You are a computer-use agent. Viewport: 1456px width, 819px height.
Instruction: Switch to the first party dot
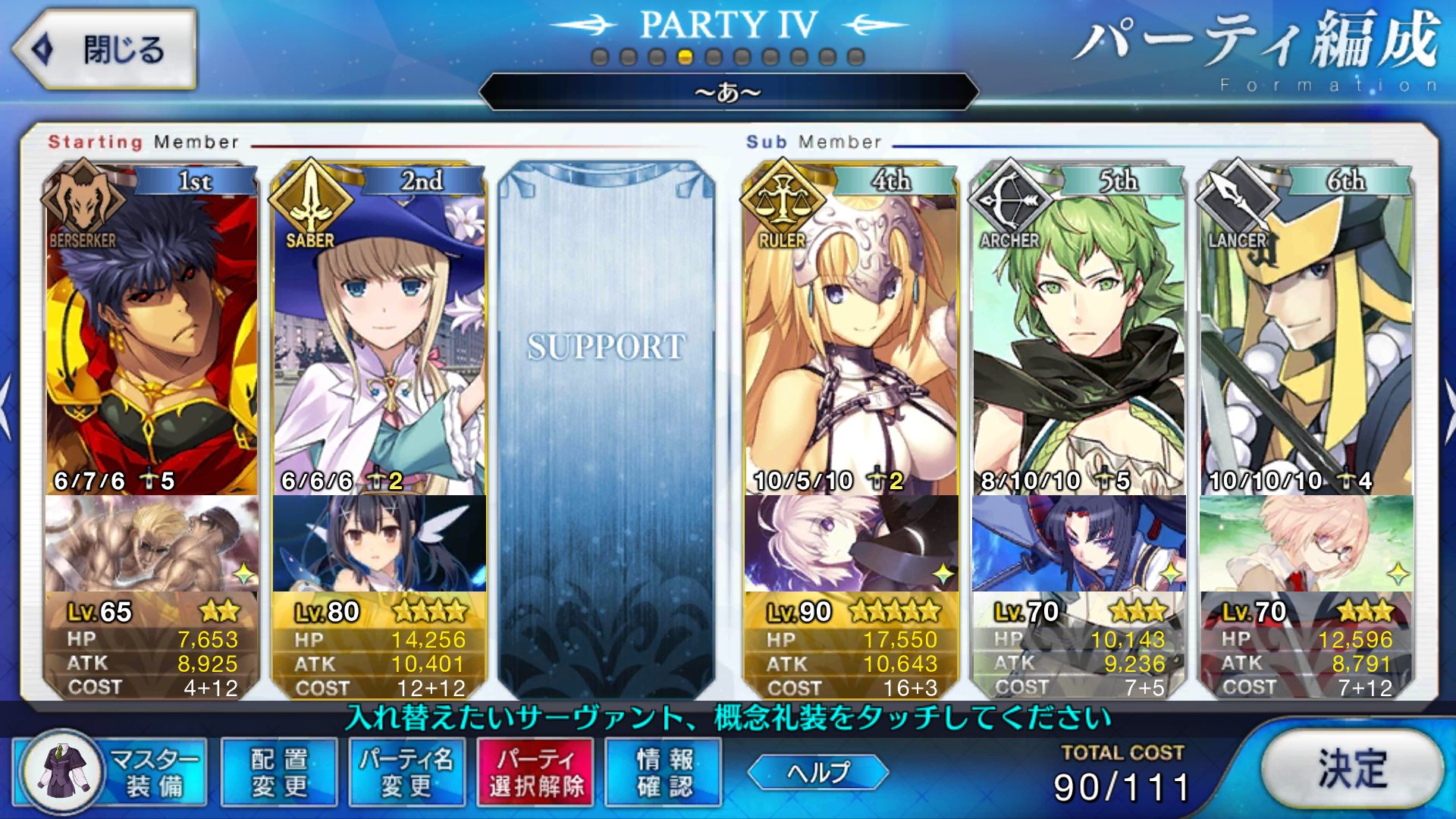(600, 57)
